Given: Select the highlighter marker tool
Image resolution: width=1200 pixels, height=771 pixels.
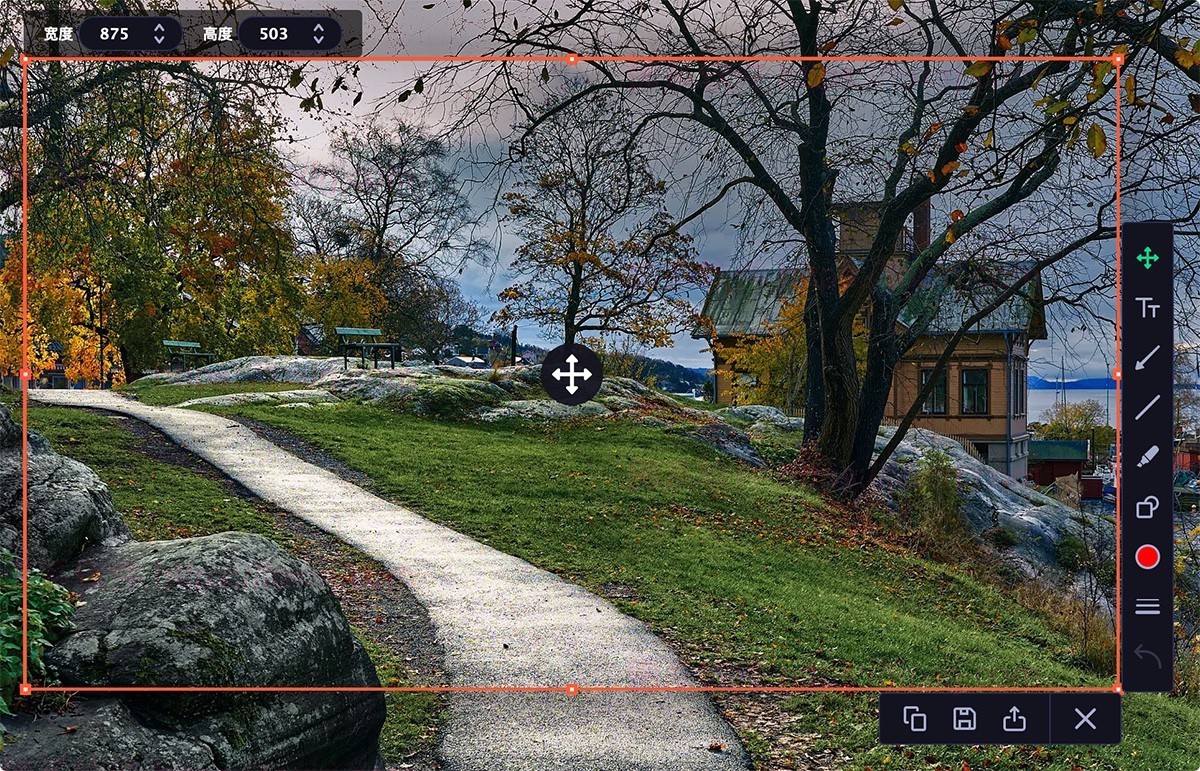Looking at the screenshot, I should pos(1147,457).
